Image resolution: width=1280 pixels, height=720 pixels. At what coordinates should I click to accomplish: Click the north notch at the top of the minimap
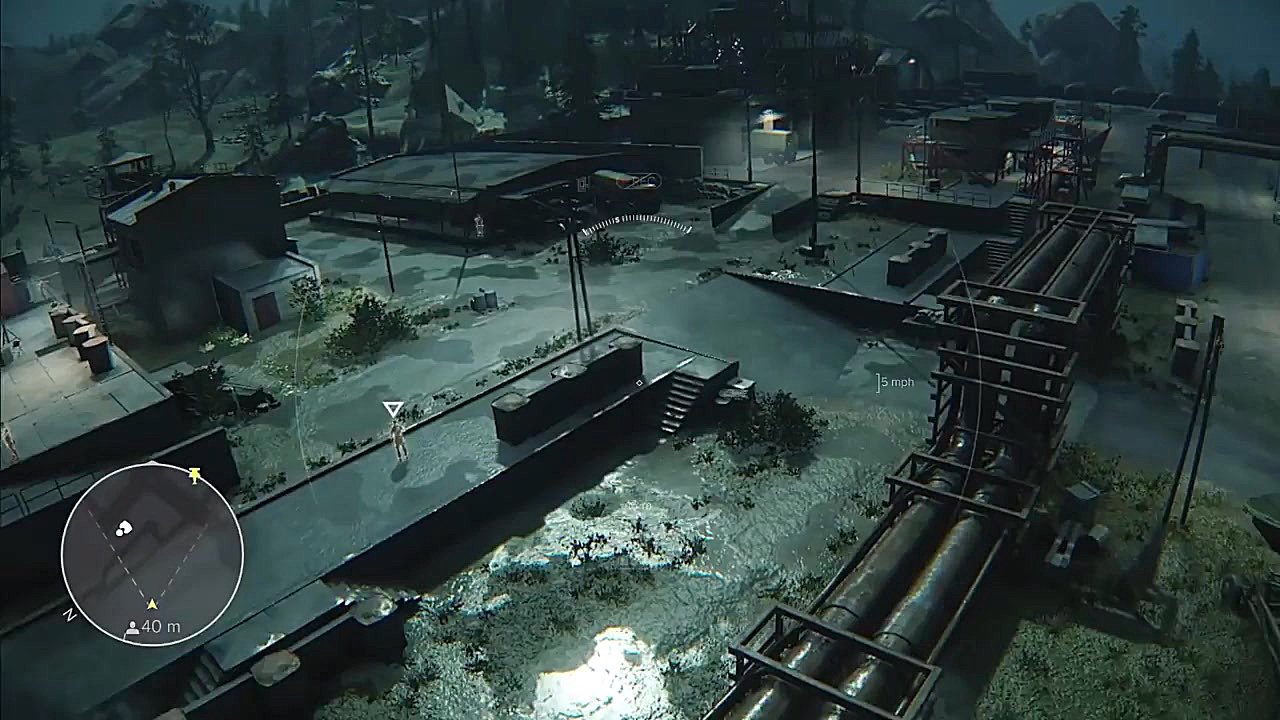coord(152,462)
